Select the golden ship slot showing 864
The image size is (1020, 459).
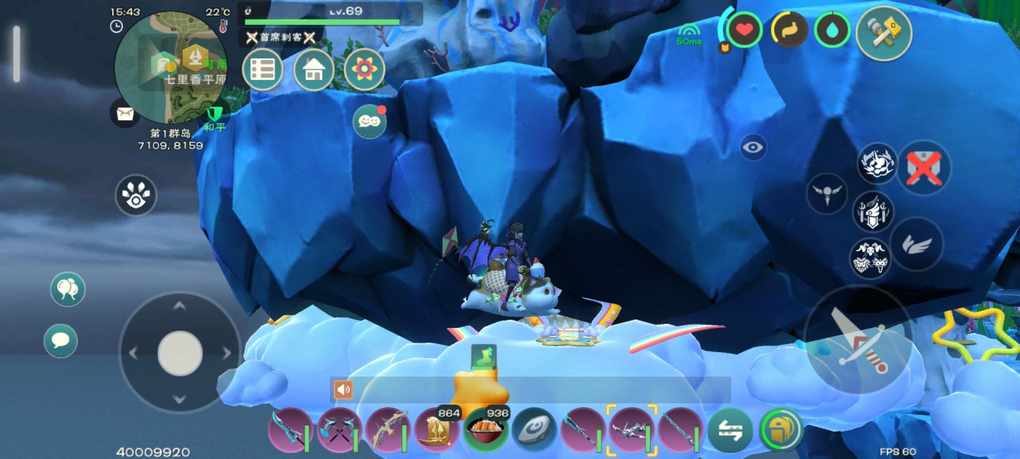pos(437,430)
